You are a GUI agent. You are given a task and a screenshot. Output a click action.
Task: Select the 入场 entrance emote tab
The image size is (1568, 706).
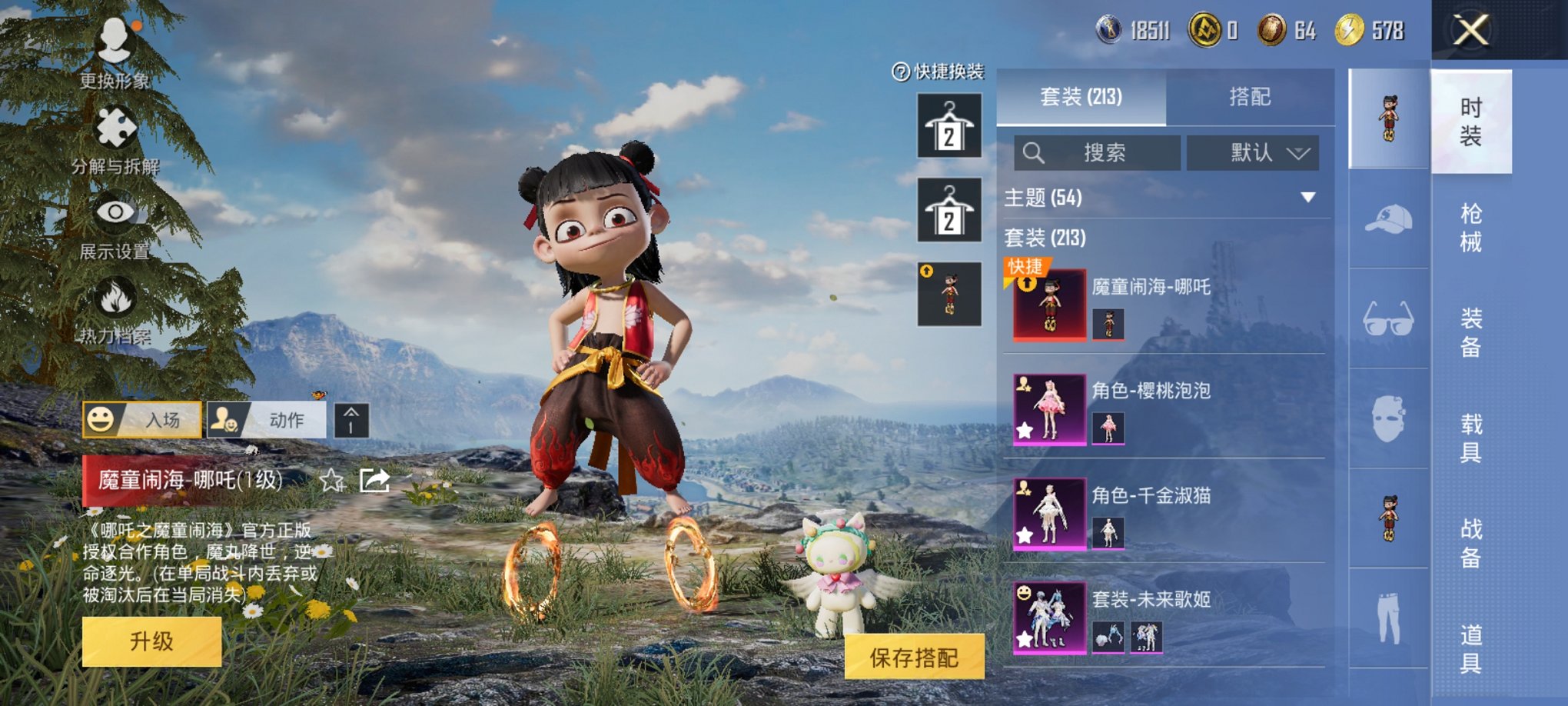tap(142, 420)
